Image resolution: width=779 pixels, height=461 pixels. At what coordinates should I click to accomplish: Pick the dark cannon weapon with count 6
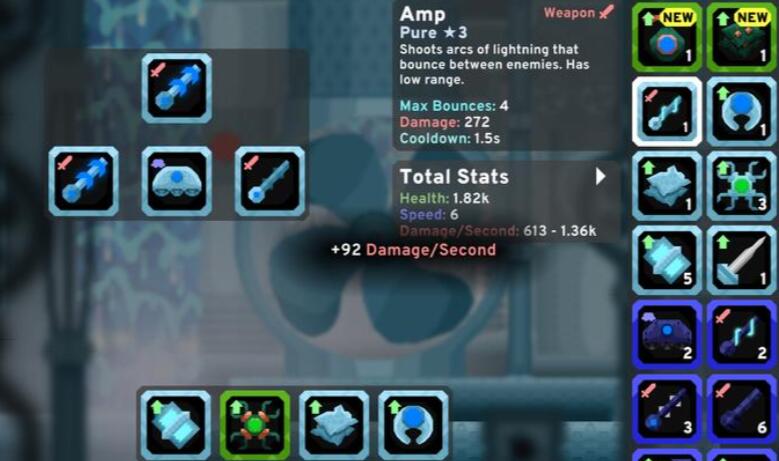pos(741,408)
